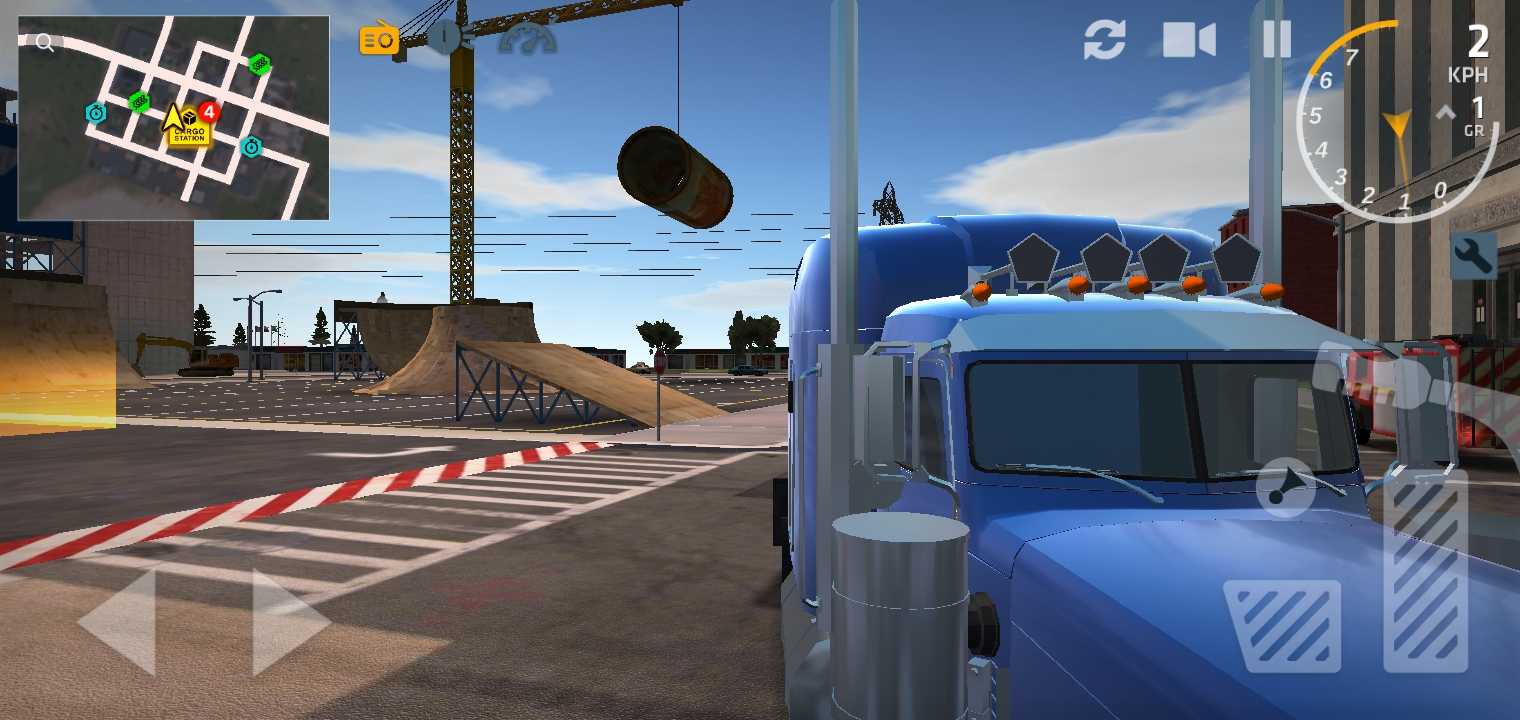Switch camera view
Screen dimensions: 1520x720
point(1188,40)
